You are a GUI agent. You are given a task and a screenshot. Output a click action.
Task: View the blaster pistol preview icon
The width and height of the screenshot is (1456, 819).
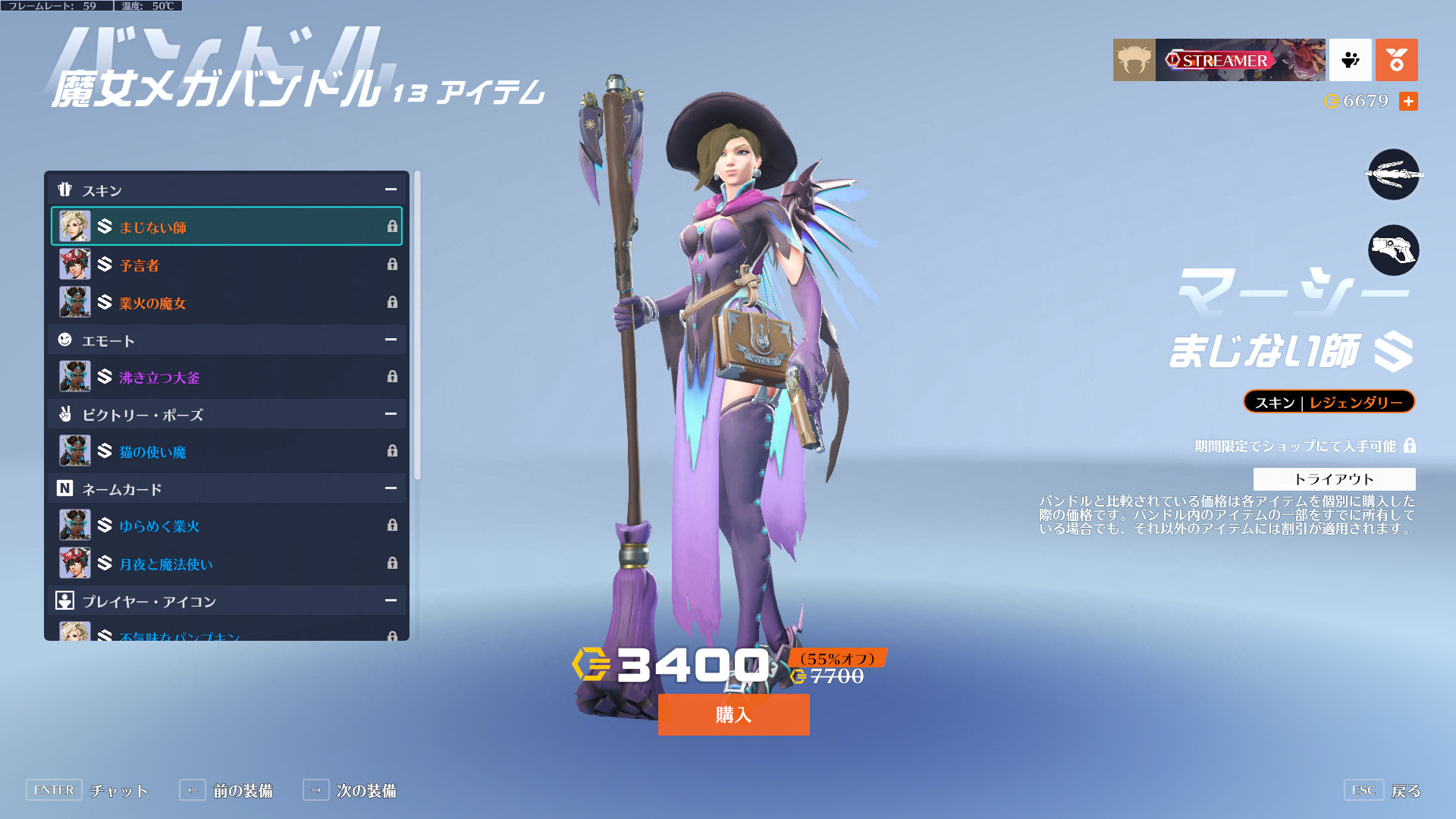tap(1393, 250)
